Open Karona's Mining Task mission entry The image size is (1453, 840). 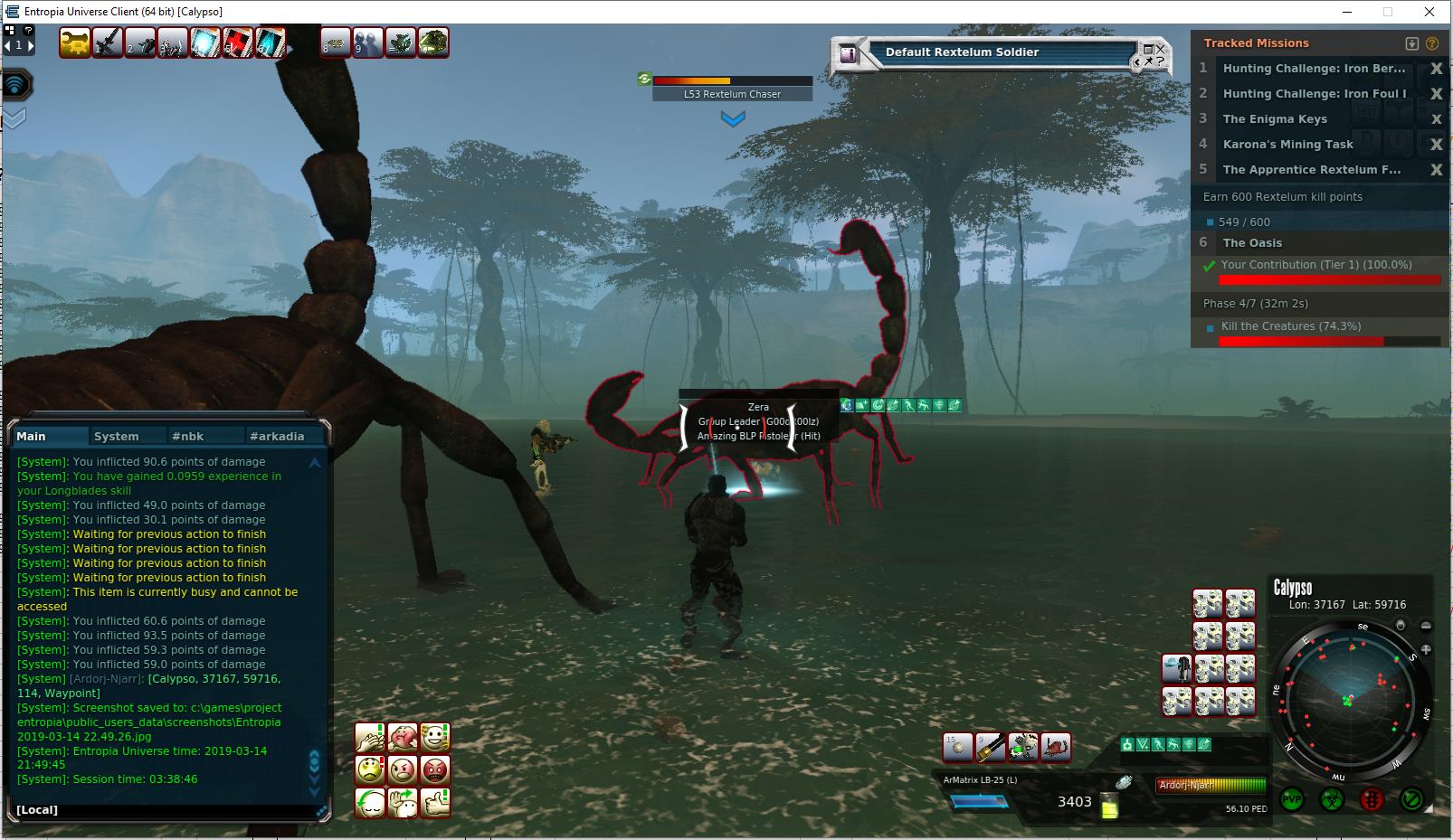1287,145
